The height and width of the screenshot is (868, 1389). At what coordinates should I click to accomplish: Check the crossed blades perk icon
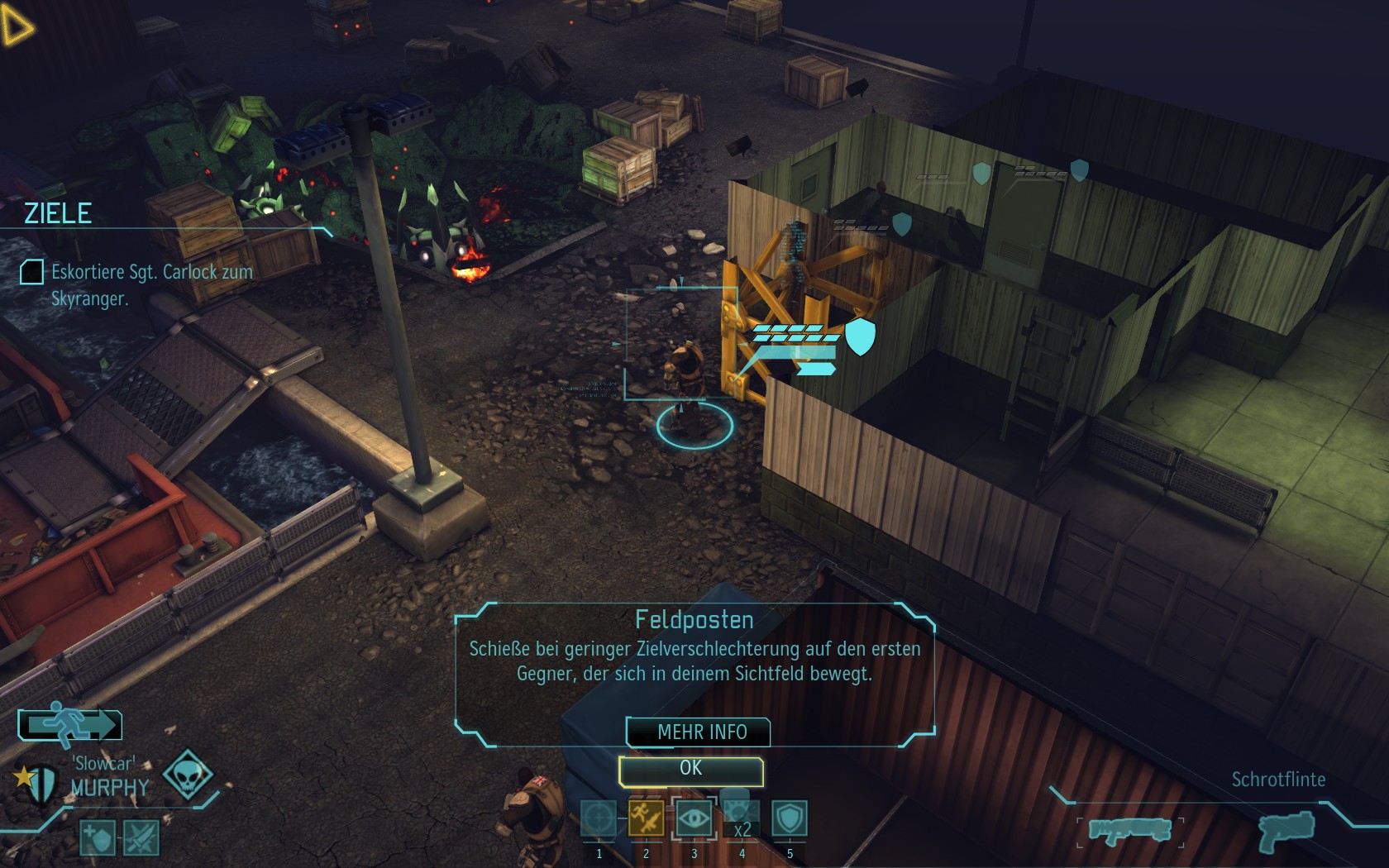click(141, 838)
